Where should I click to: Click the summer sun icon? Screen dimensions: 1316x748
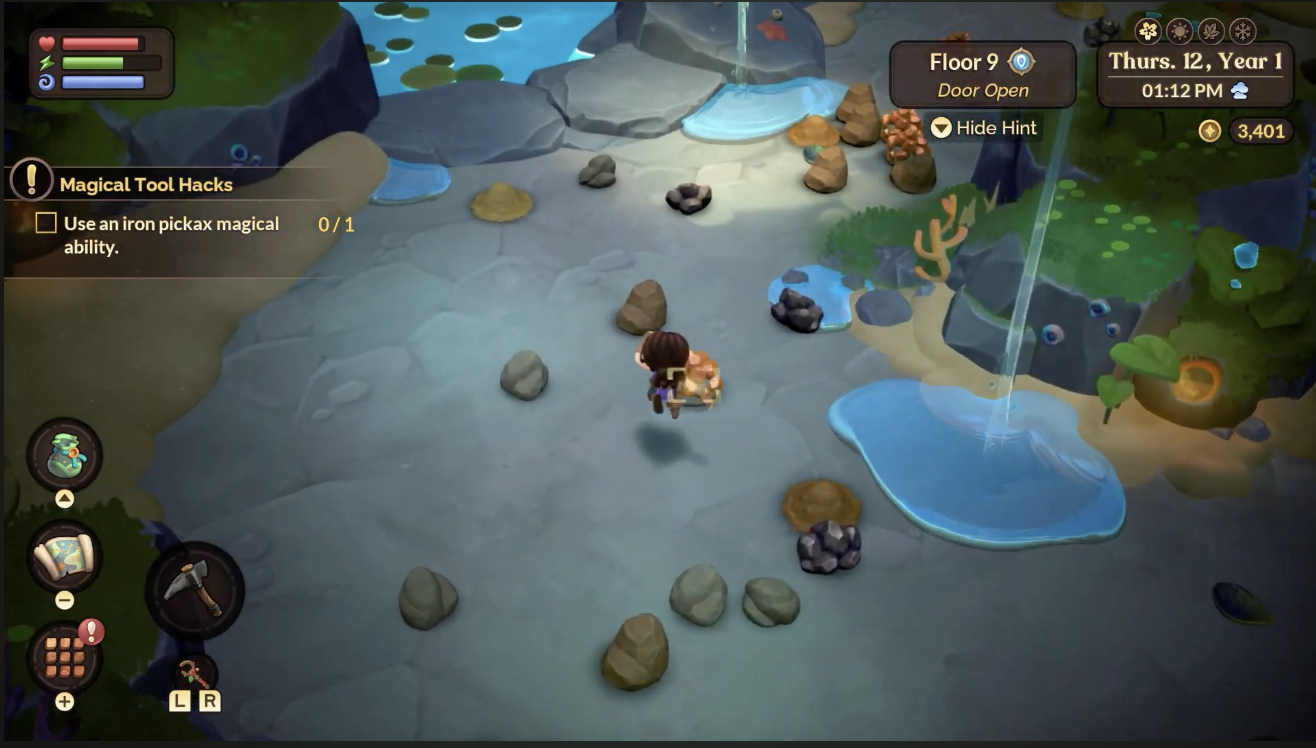[x=1179, y=30]
